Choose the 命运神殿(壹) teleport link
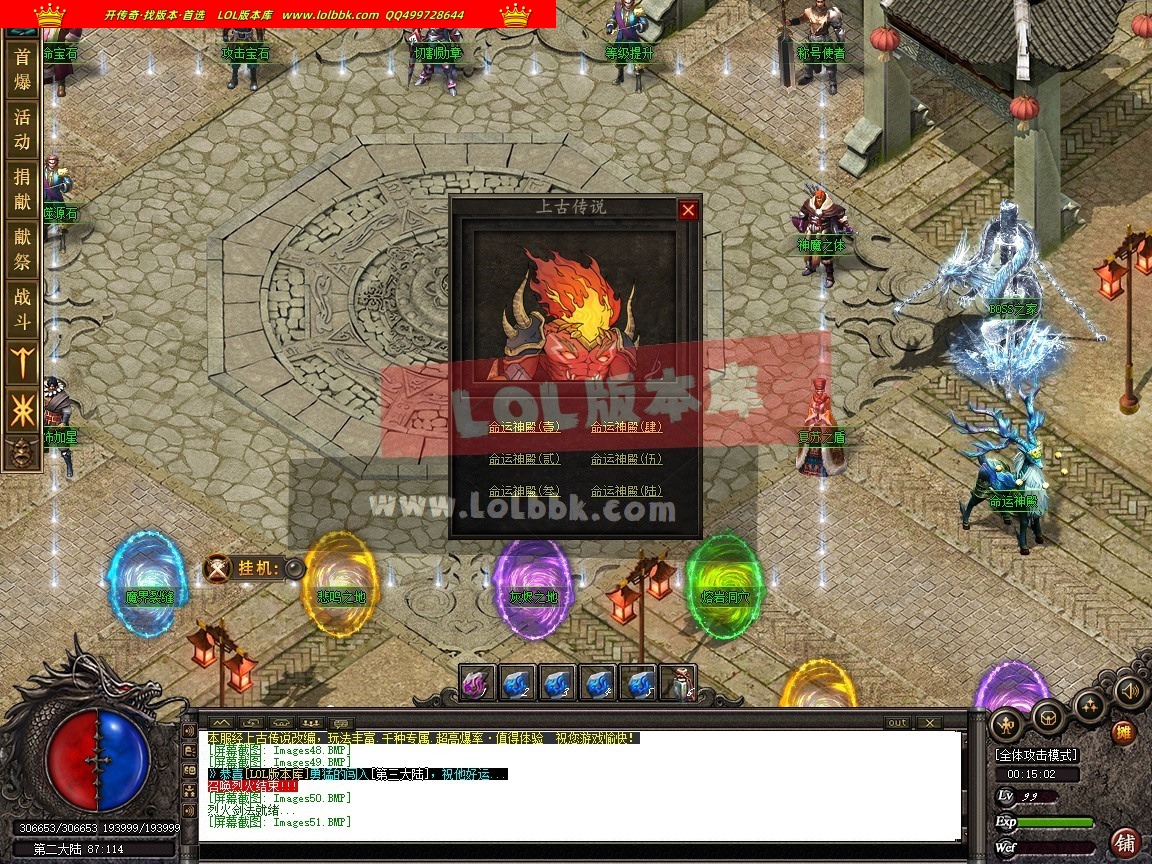Image resolution: width=1152 pixels, height=864 pixels. (524, 427)
